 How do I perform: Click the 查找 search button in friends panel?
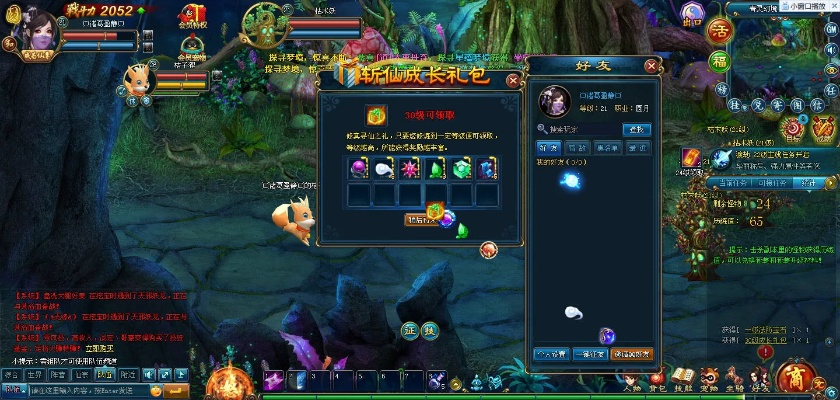tap(636, 129)
